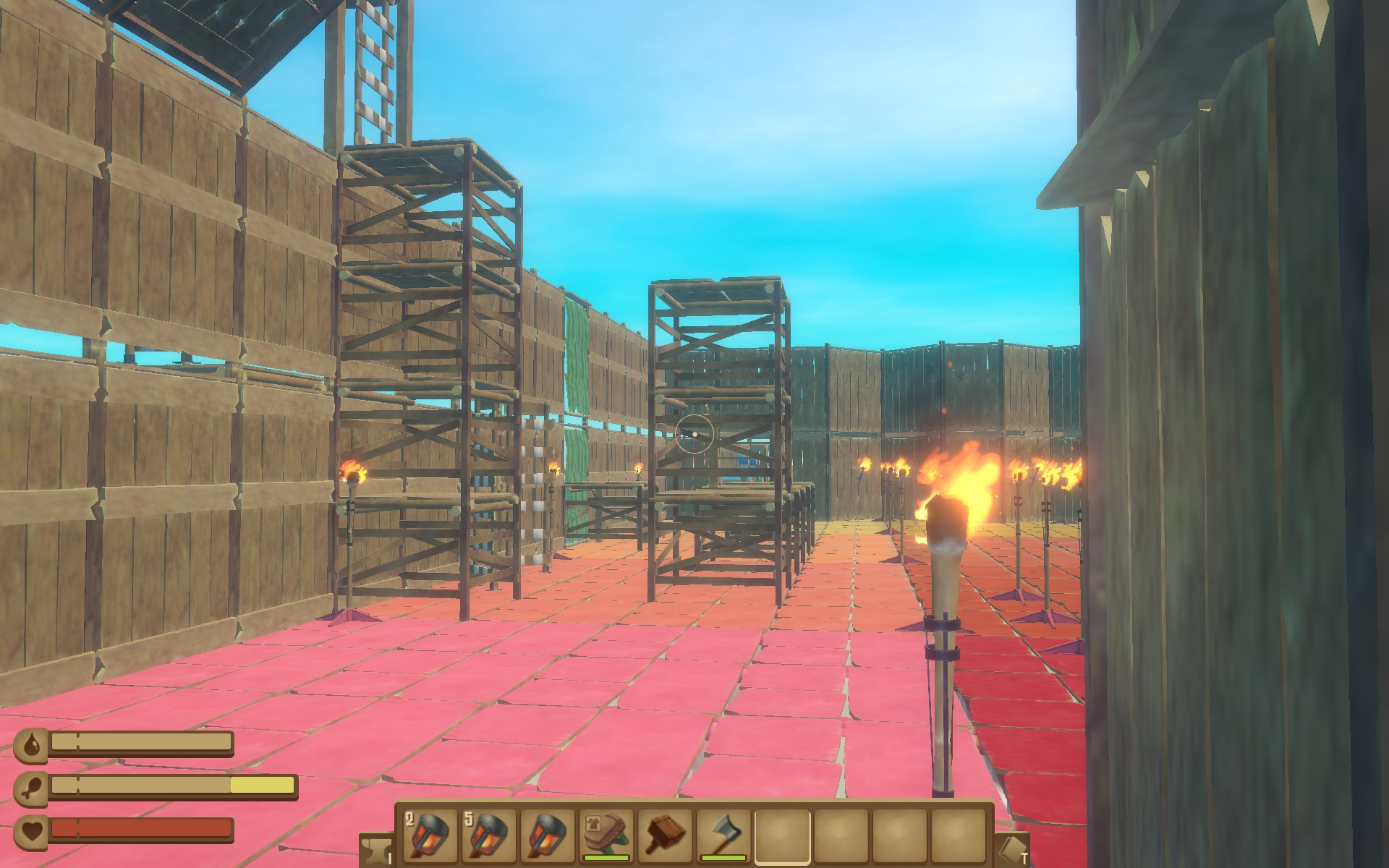Select the single unnumbered torch slot
The width and height of the screenshot is (1389, 868).
[547, 835]
